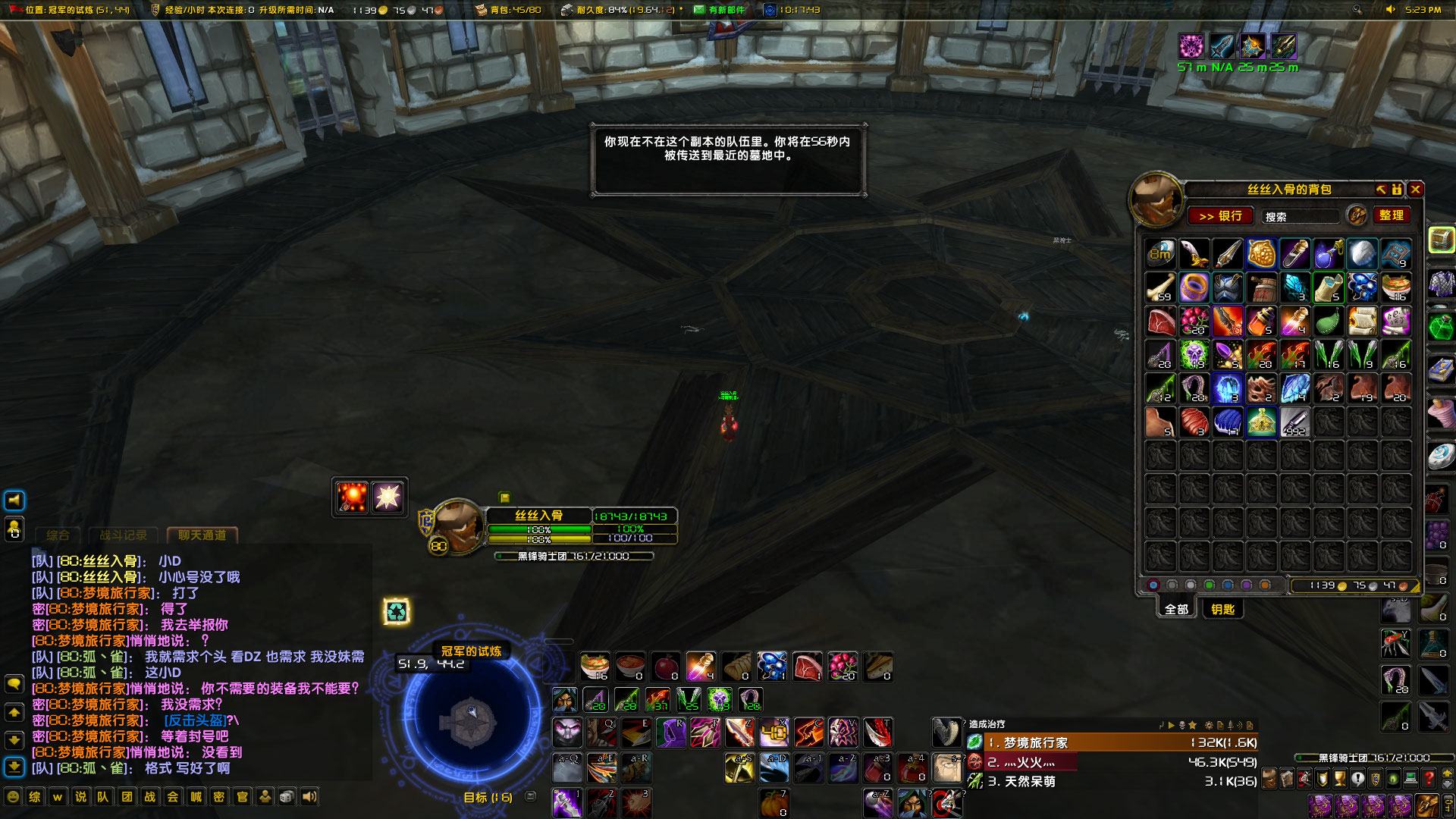Click the 整理 button to sort the bags
Screen dimensions: 1456x819
tap(1392, 215)
